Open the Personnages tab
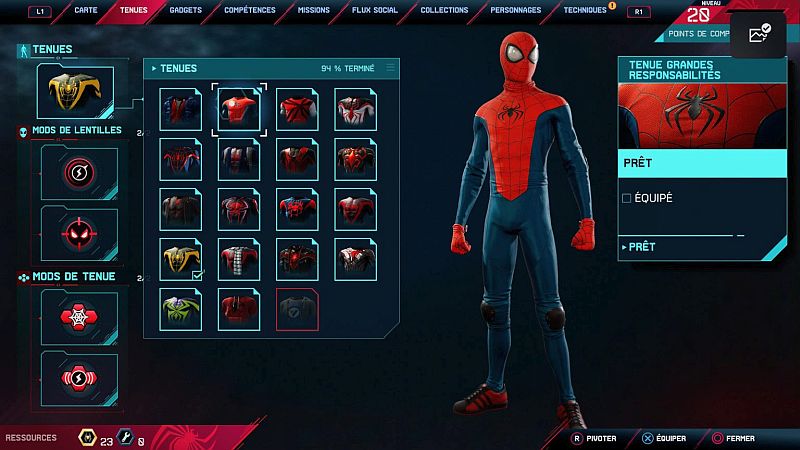Image resolution: width=800 pixels, height=450 pixels. coord(516,10)
